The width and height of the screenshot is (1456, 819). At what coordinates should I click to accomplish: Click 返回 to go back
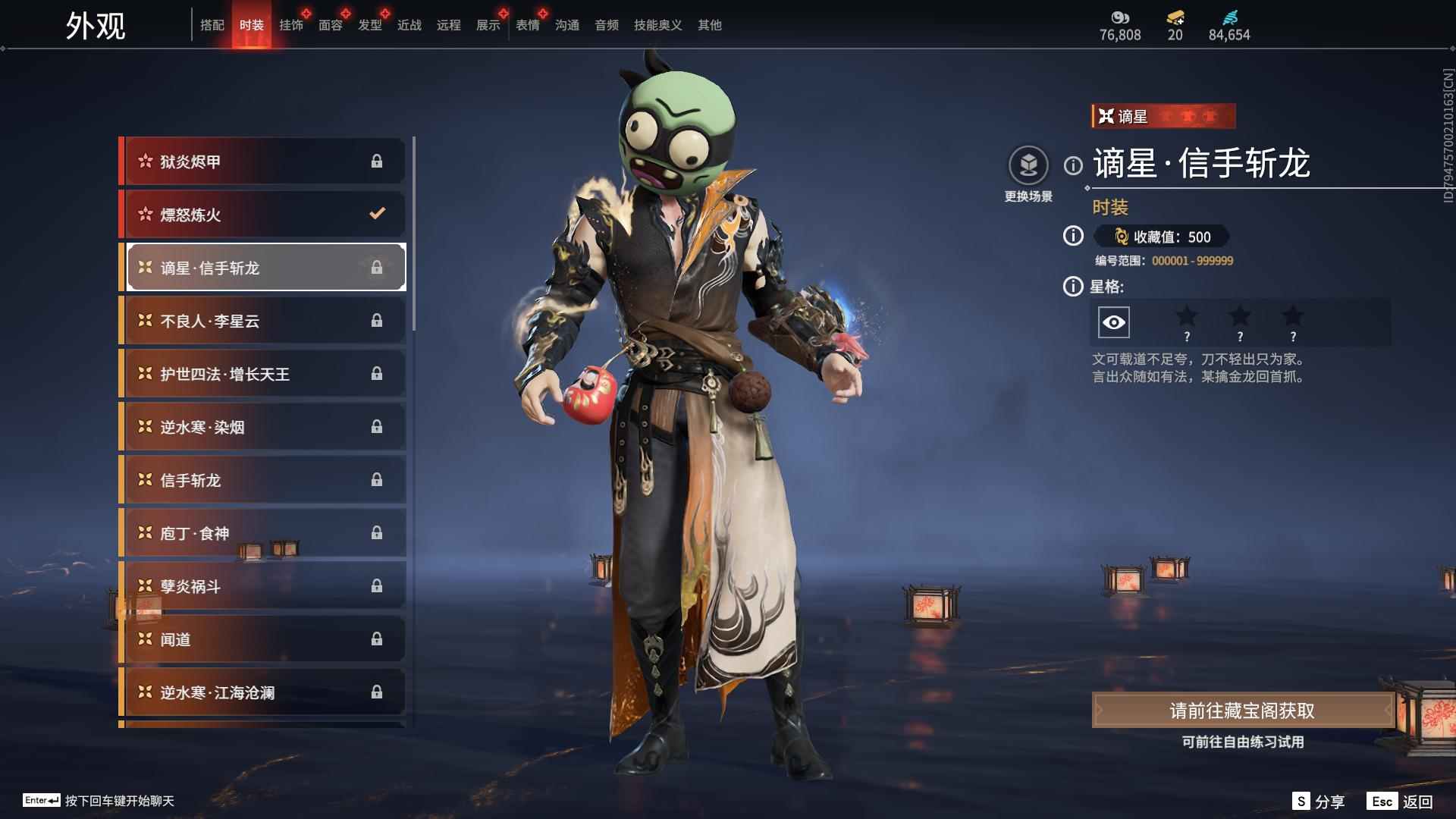(1400, 802)
